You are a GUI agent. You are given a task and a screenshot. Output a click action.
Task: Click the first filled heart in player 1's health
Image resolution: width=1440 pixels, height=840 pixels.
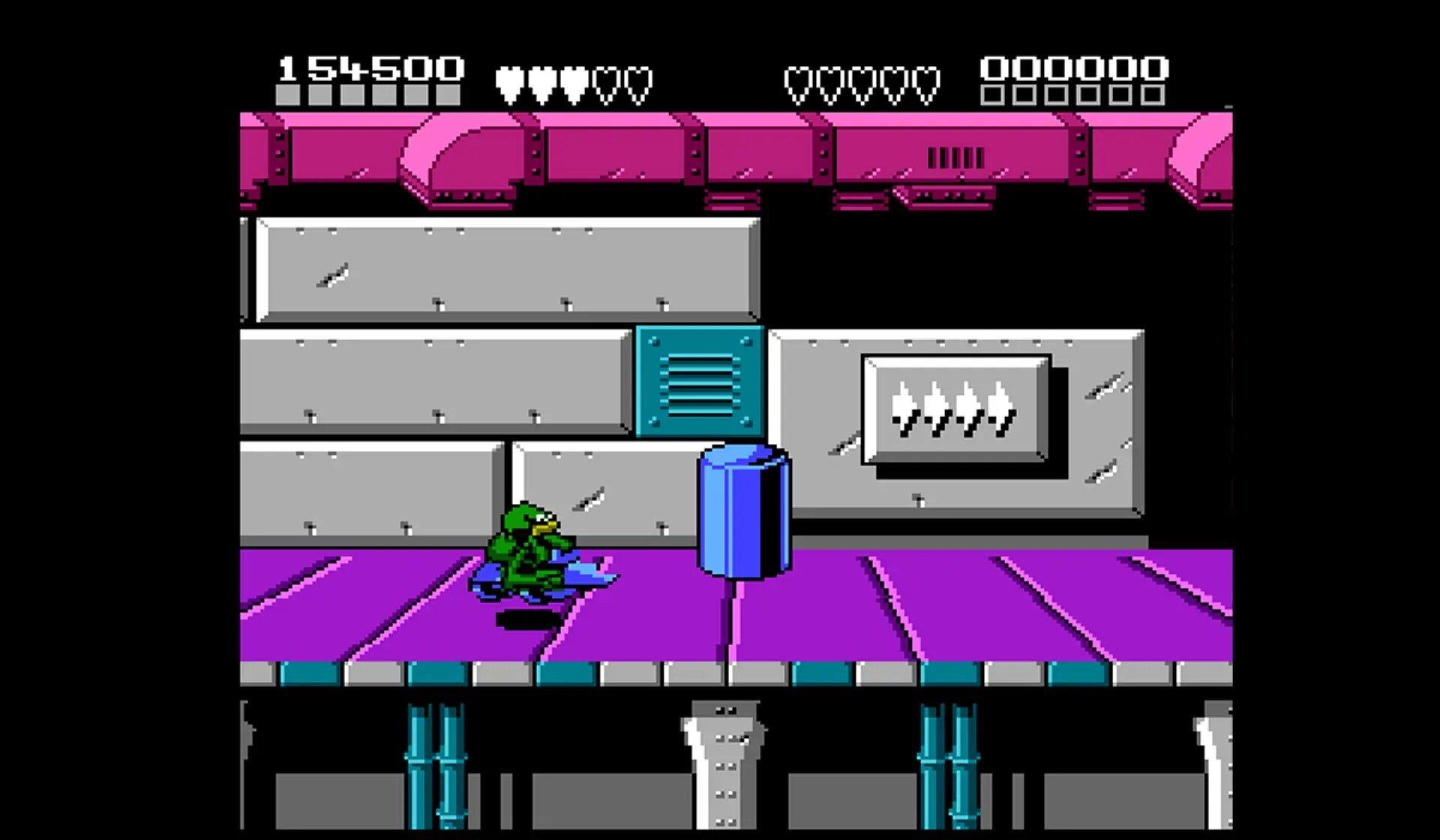[511, 79]
